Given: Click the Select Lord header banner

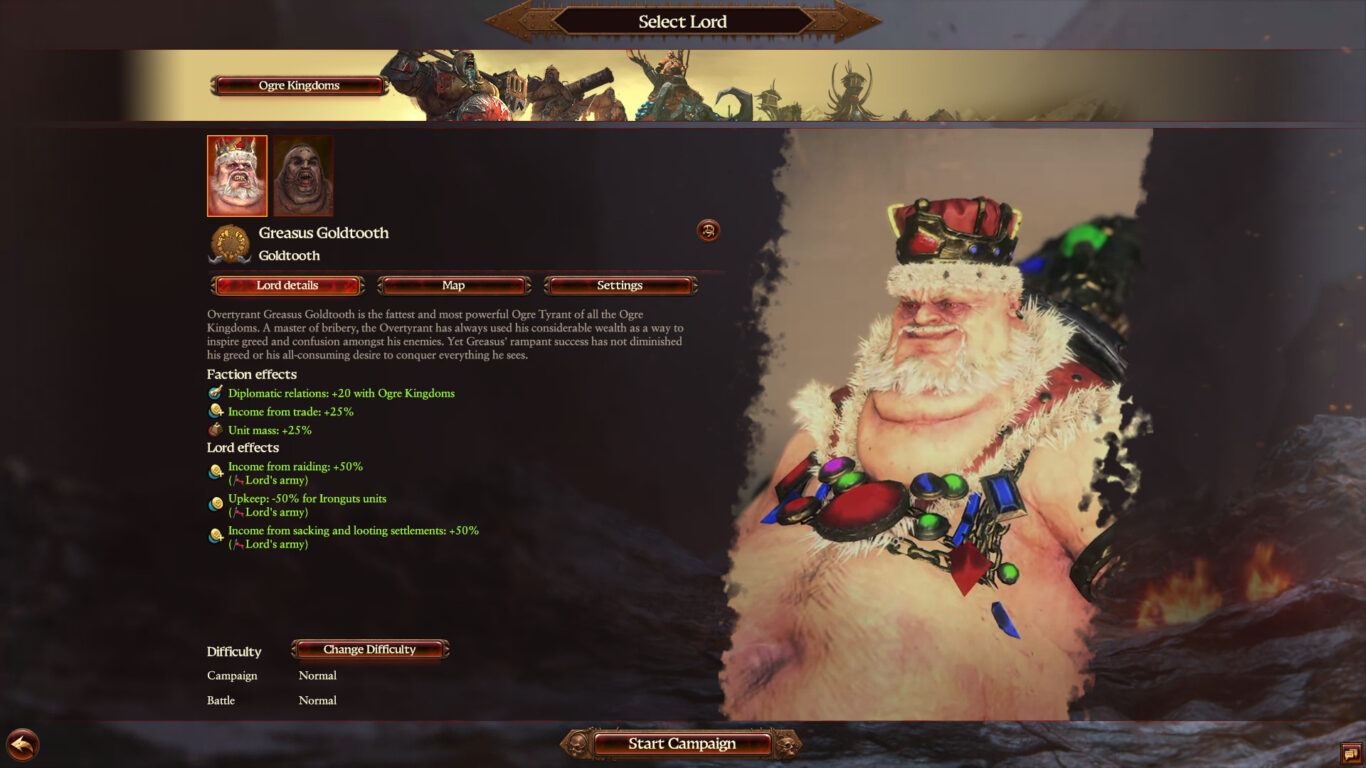Looking at the screenshot, I should tap(683, 21).
